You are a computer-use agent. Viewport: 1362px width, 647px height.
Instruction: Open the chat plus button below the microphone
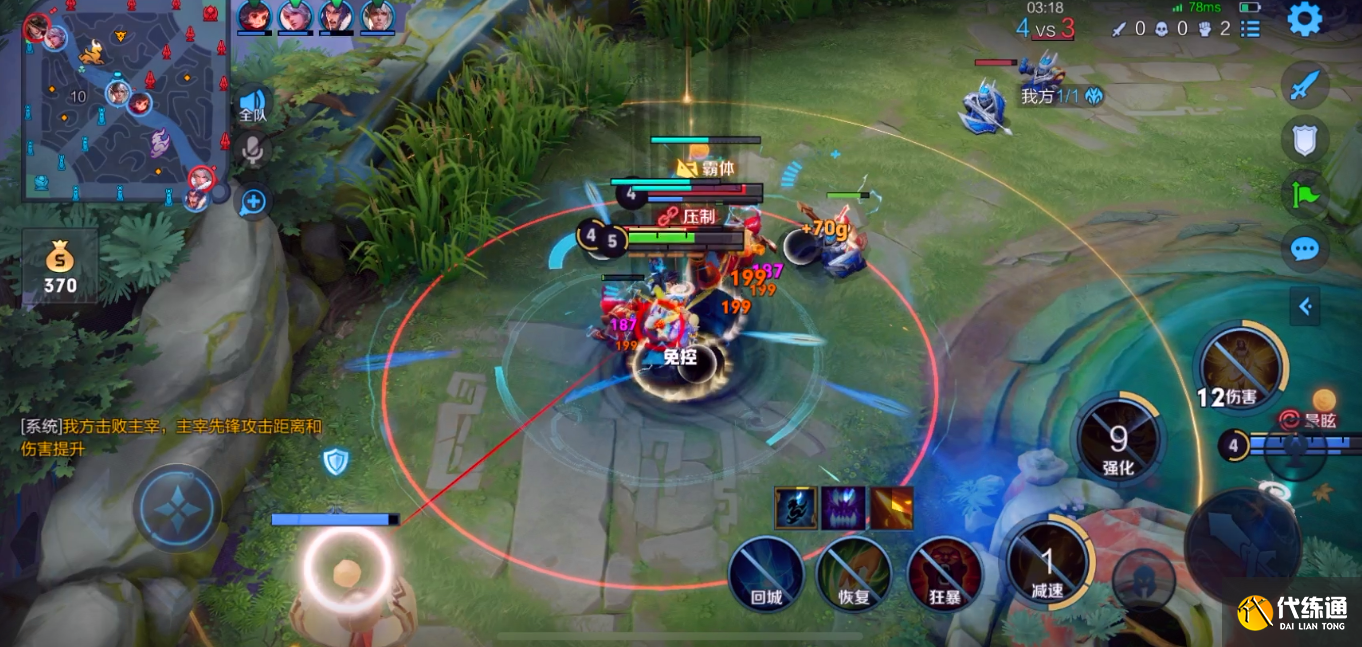[x=253, y=202]
